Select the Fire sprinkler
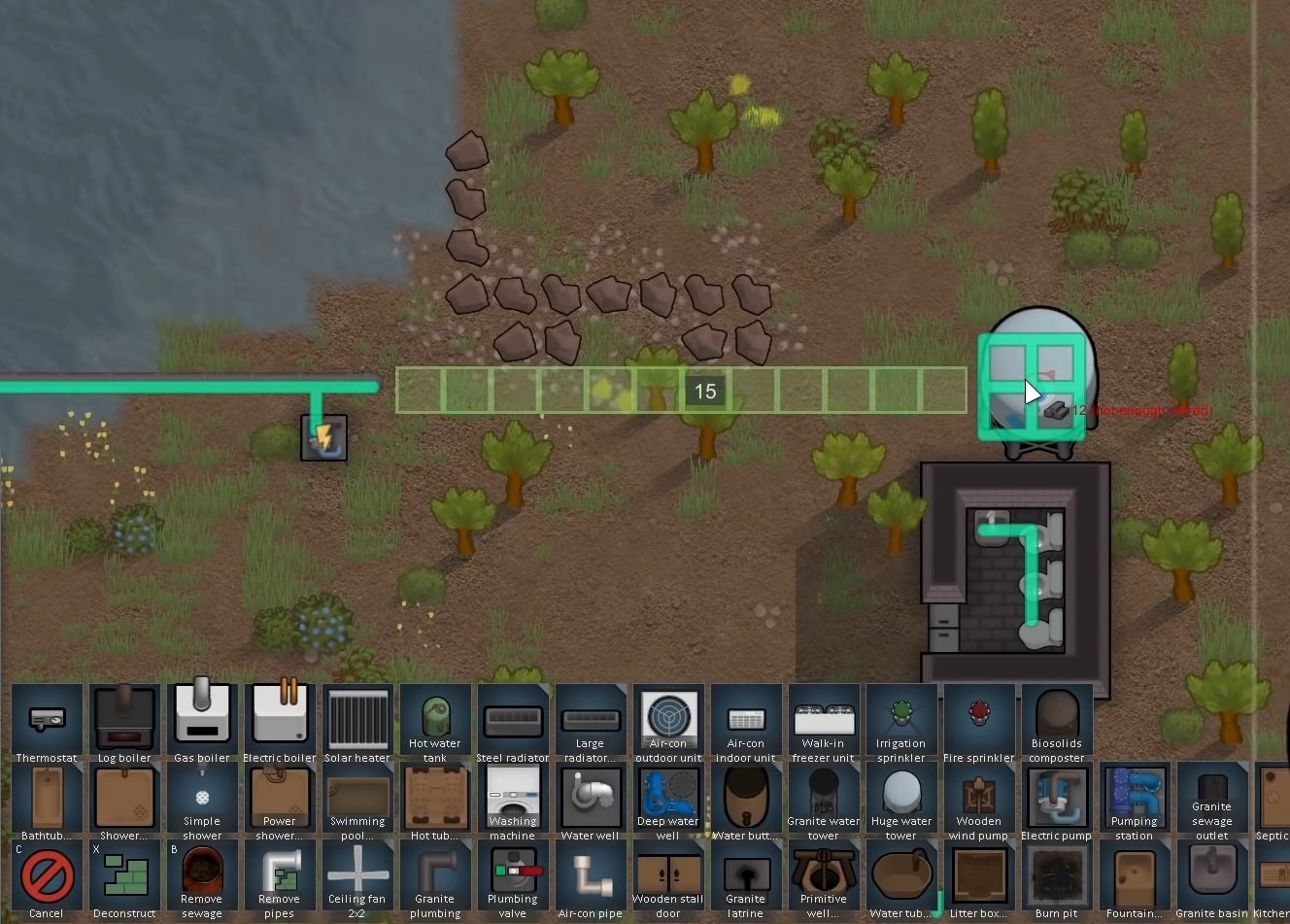Viewport: 1290px width, 924px height. click(979, 719)
